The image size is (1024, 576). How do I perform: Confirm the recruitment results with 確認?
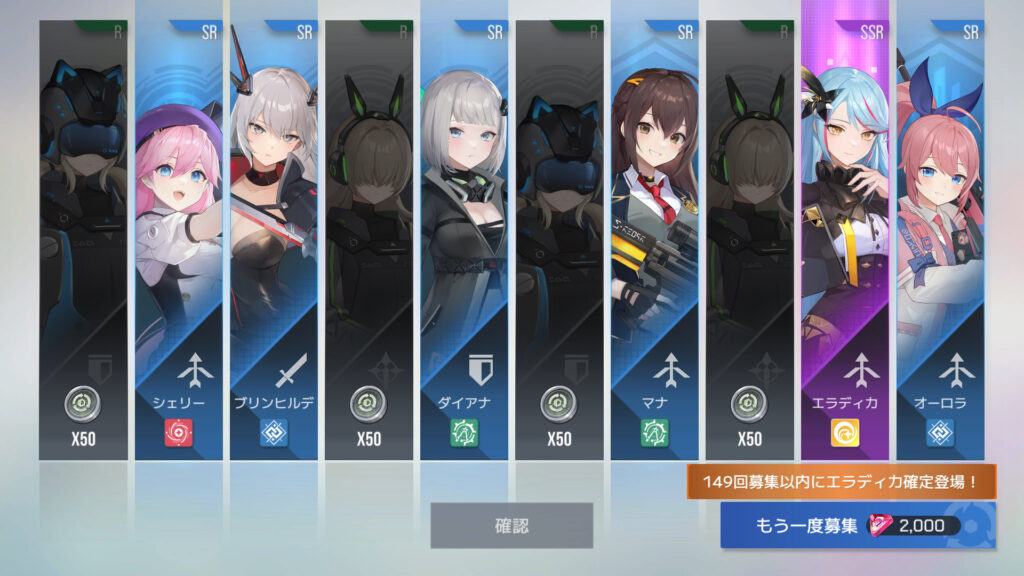pos(511,525)
